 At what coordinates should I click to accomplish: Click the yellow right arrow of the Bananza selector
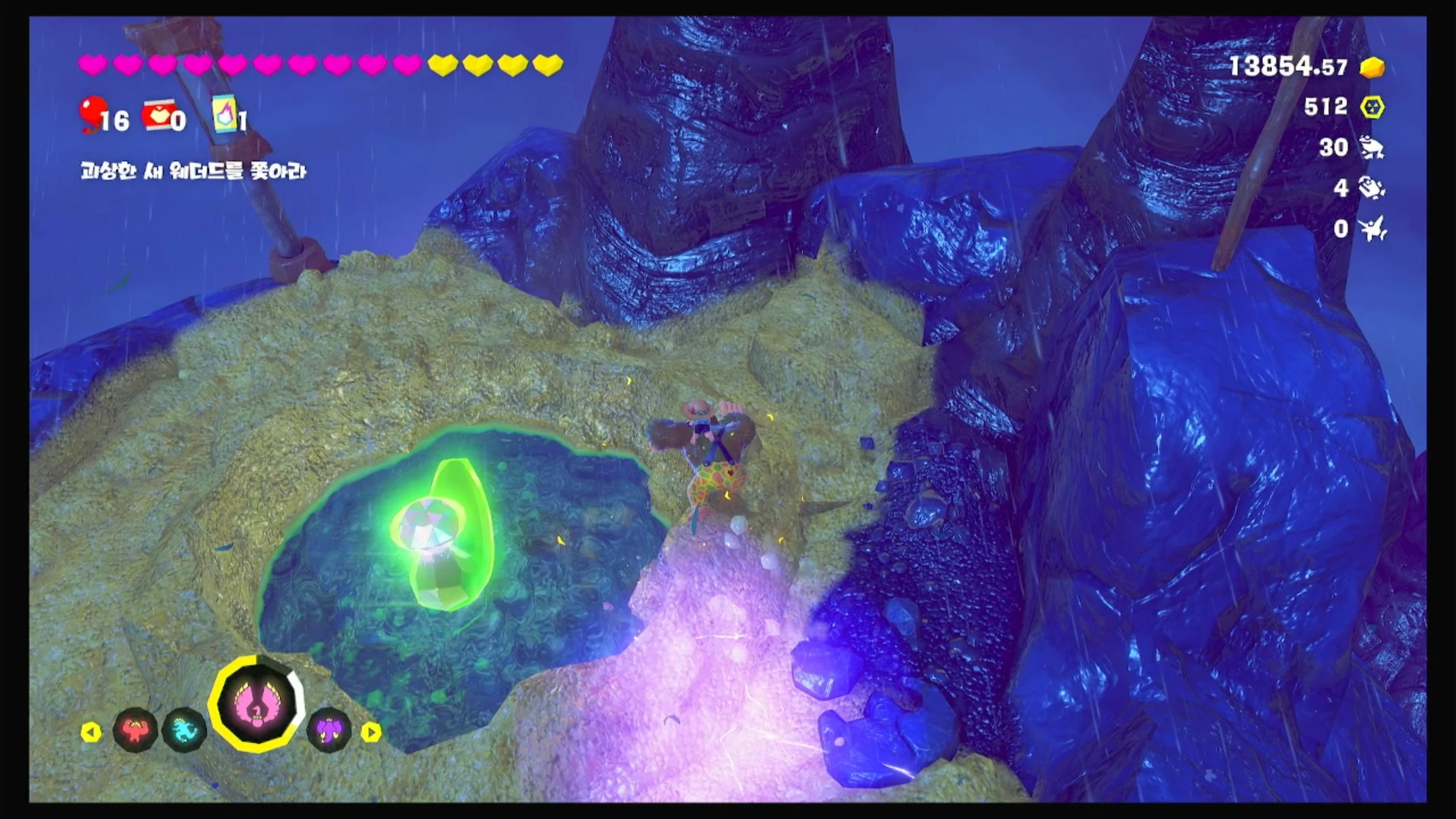click(371, 732)
